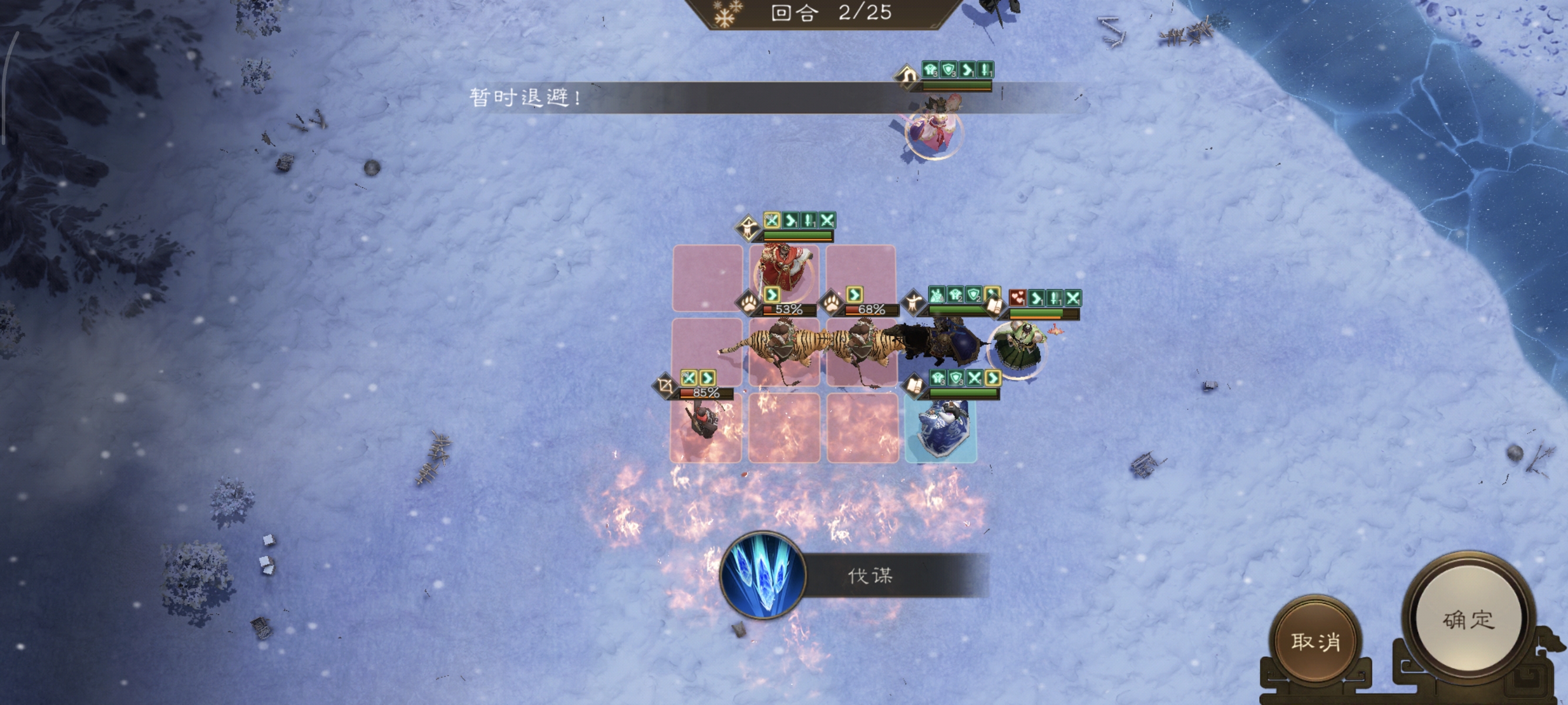Click the banner class icon above the red general

tap(748, 226)
